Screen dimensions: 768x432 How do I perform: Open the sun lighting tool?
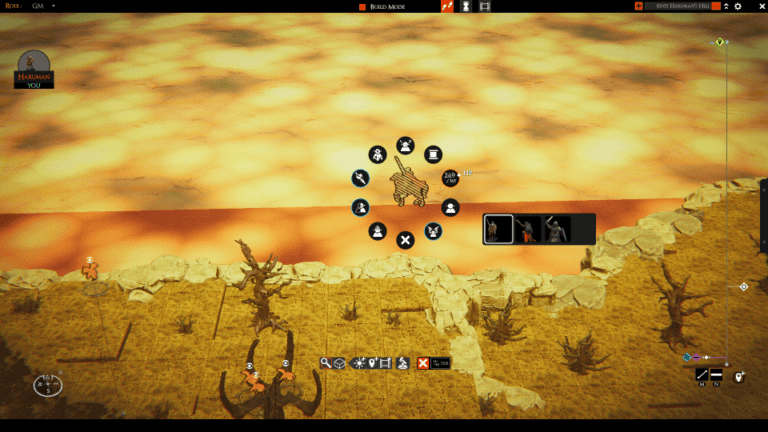[x=357, y=363]
